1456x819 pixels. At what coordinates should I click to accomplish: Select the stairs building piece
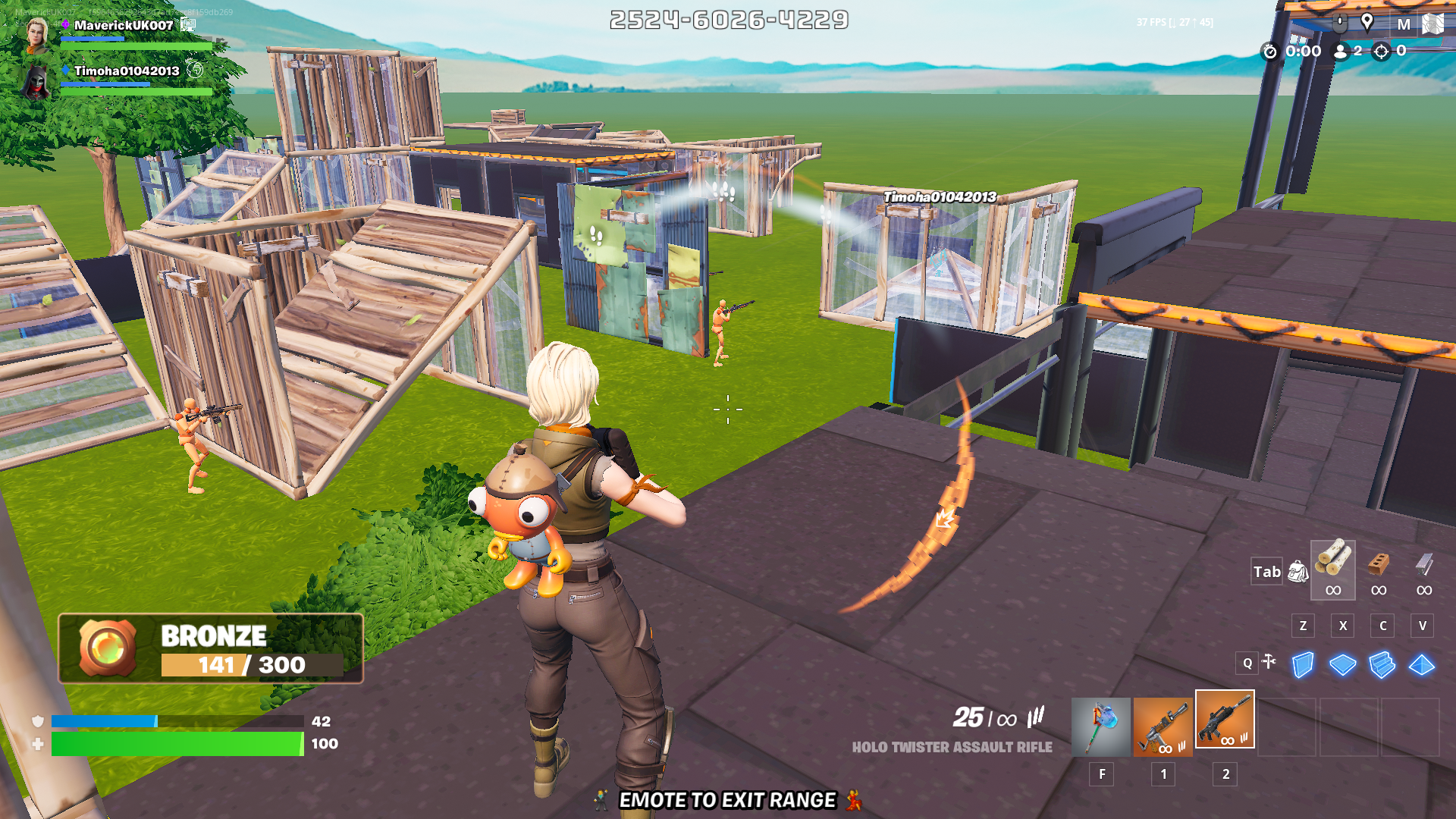(1382, 665)
